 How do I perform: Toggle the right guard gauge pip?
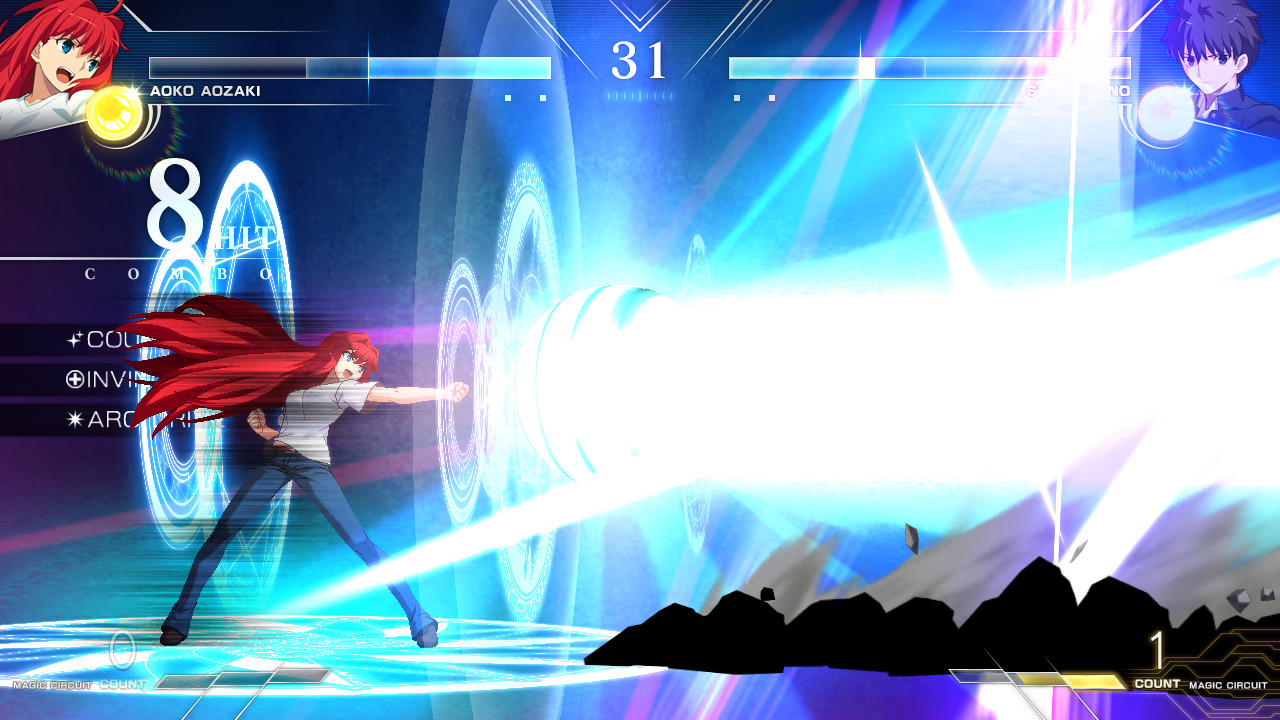[x=771, y=98]
